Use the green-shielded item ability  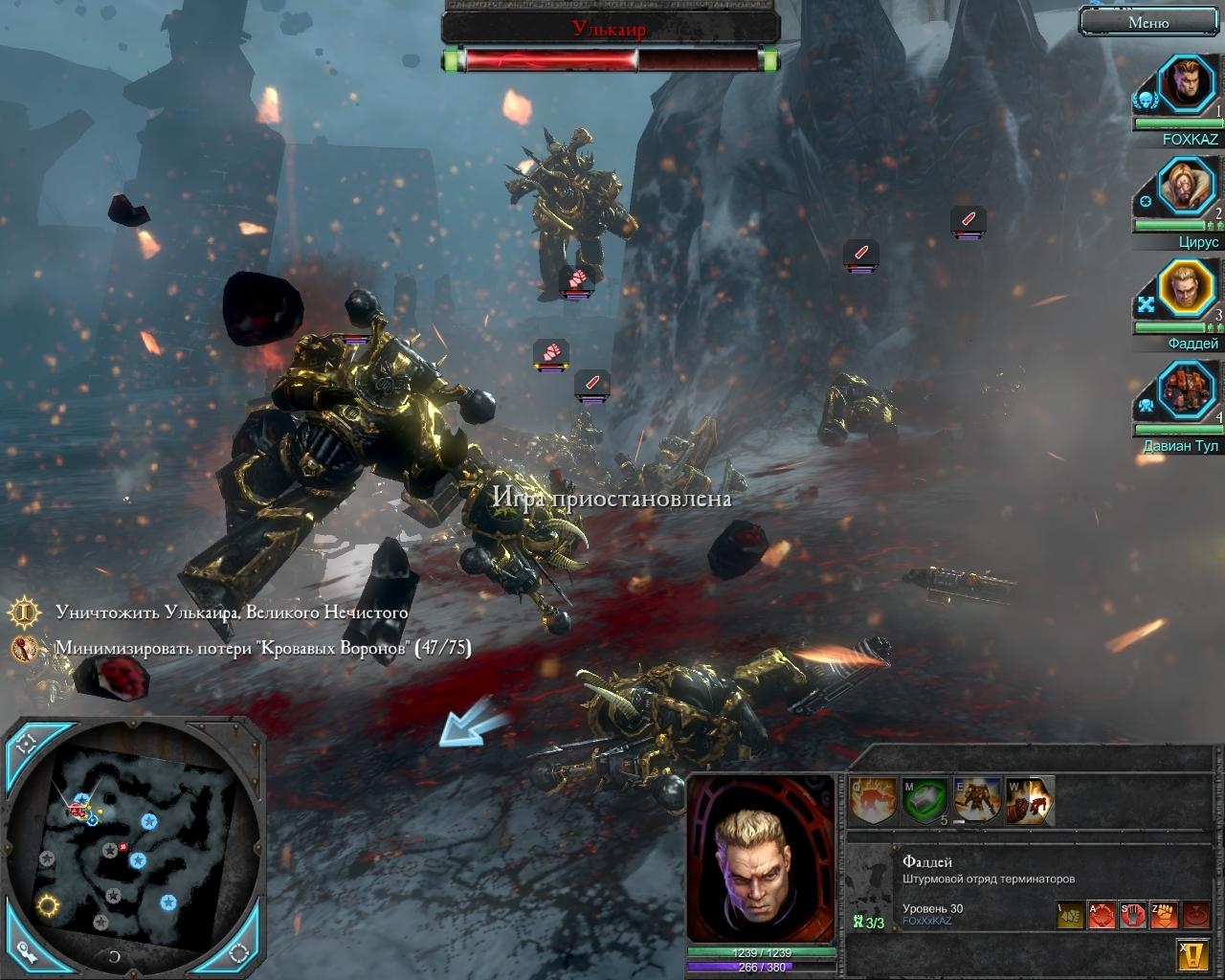pyautogui.click(x=924, y=800)
